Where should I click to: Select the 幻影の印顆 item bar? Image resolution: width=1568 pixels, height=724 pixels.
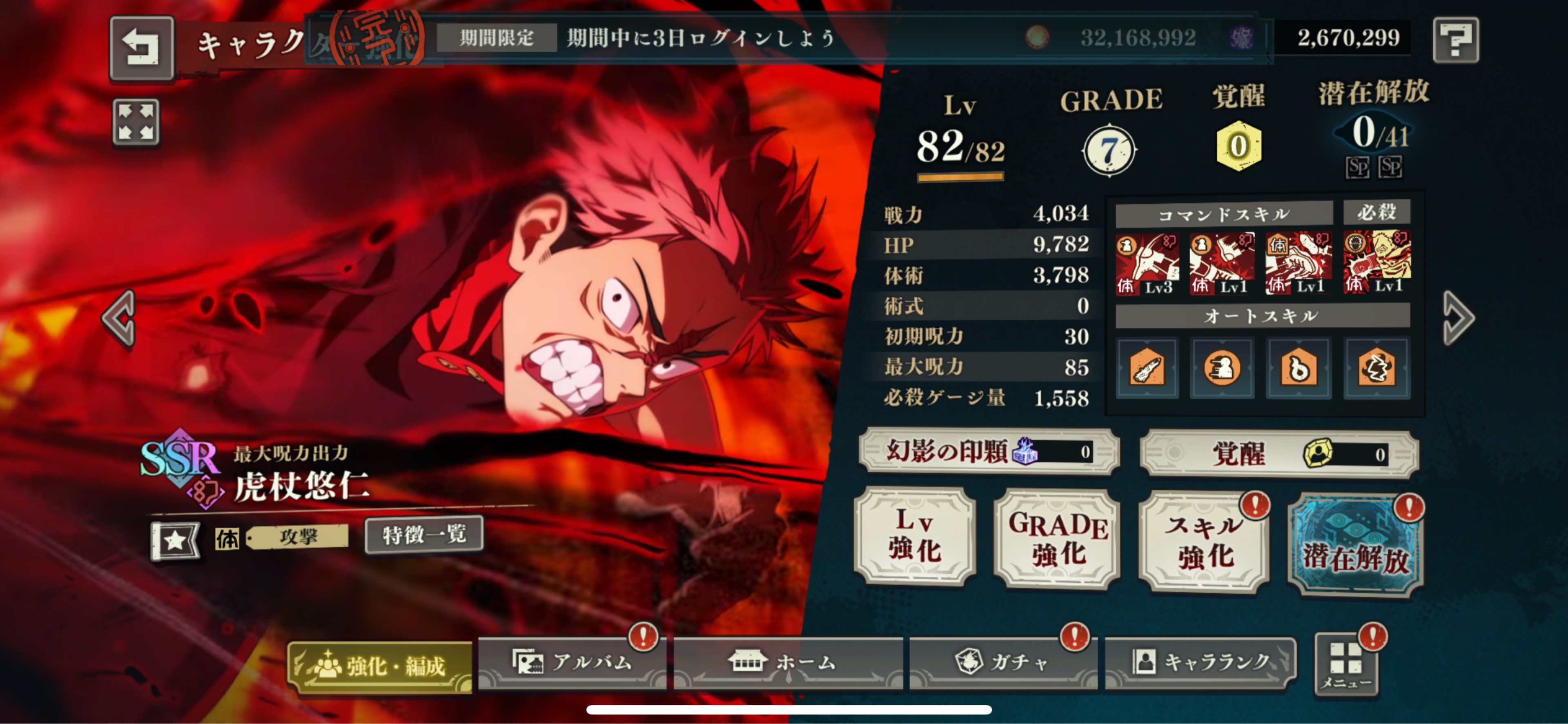pos(989,451)
